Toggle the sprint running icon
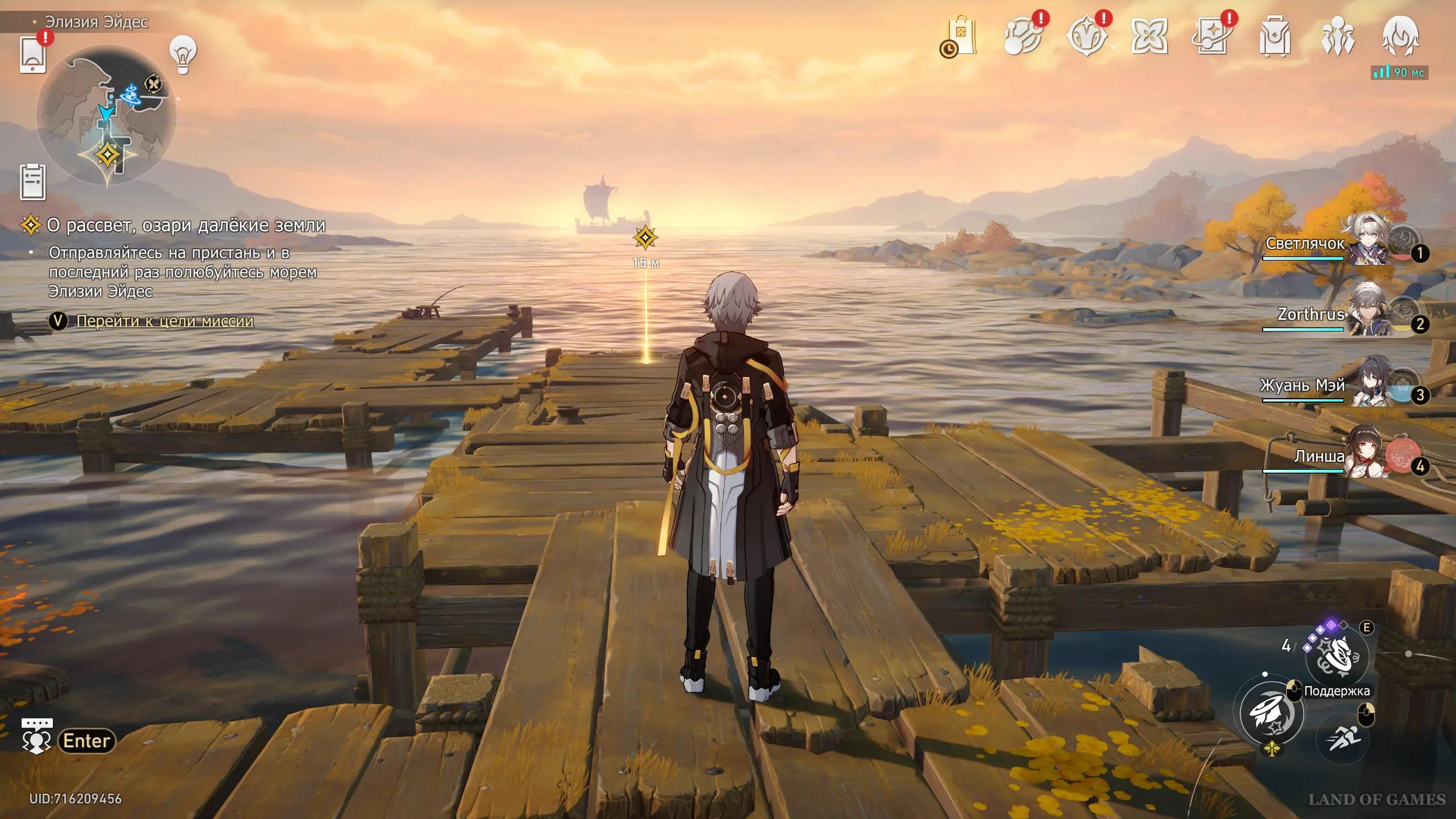 coord(1343,738)
